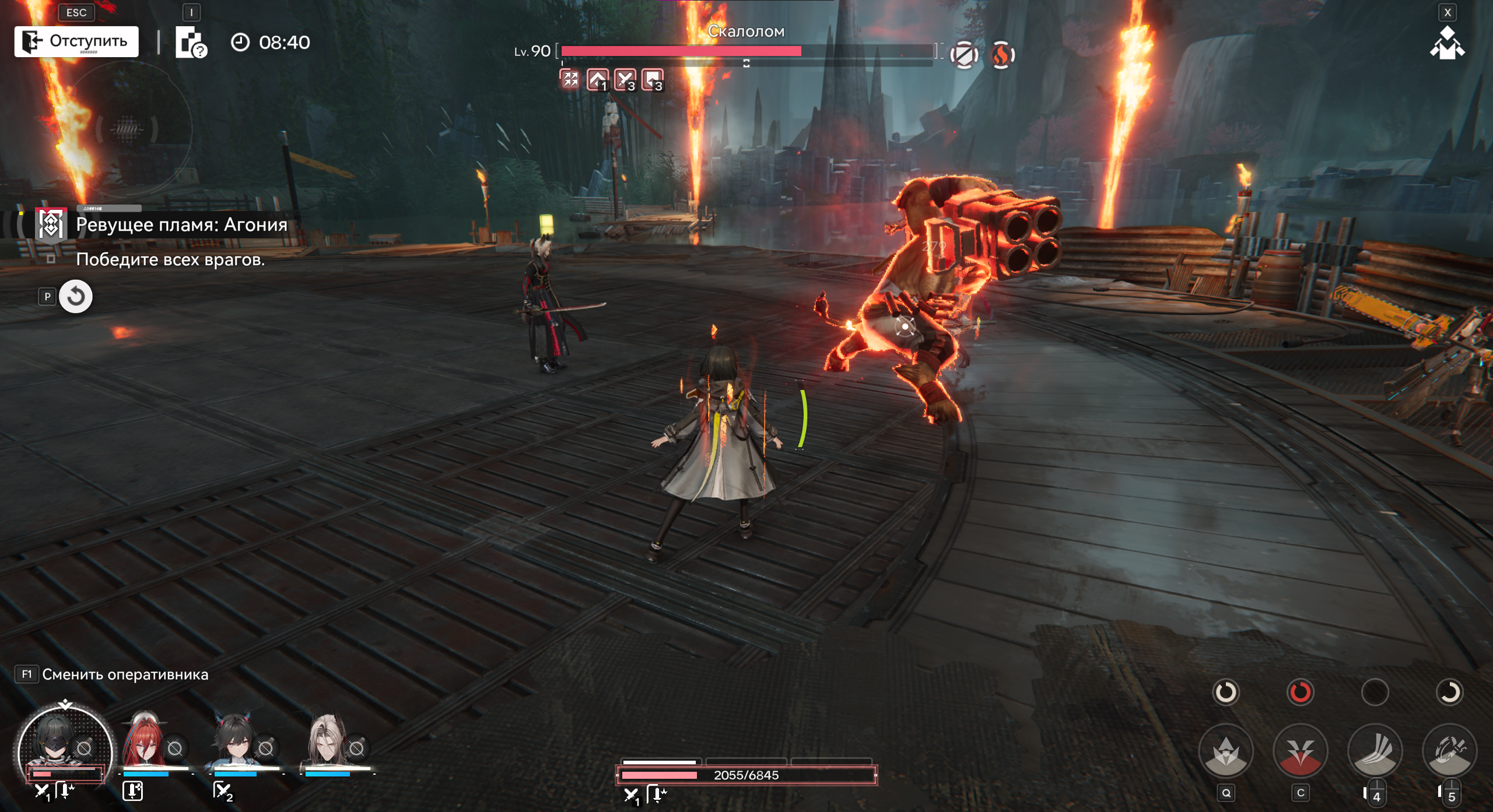
Task: Click the faint circular minimap
Action: (127, 129)
